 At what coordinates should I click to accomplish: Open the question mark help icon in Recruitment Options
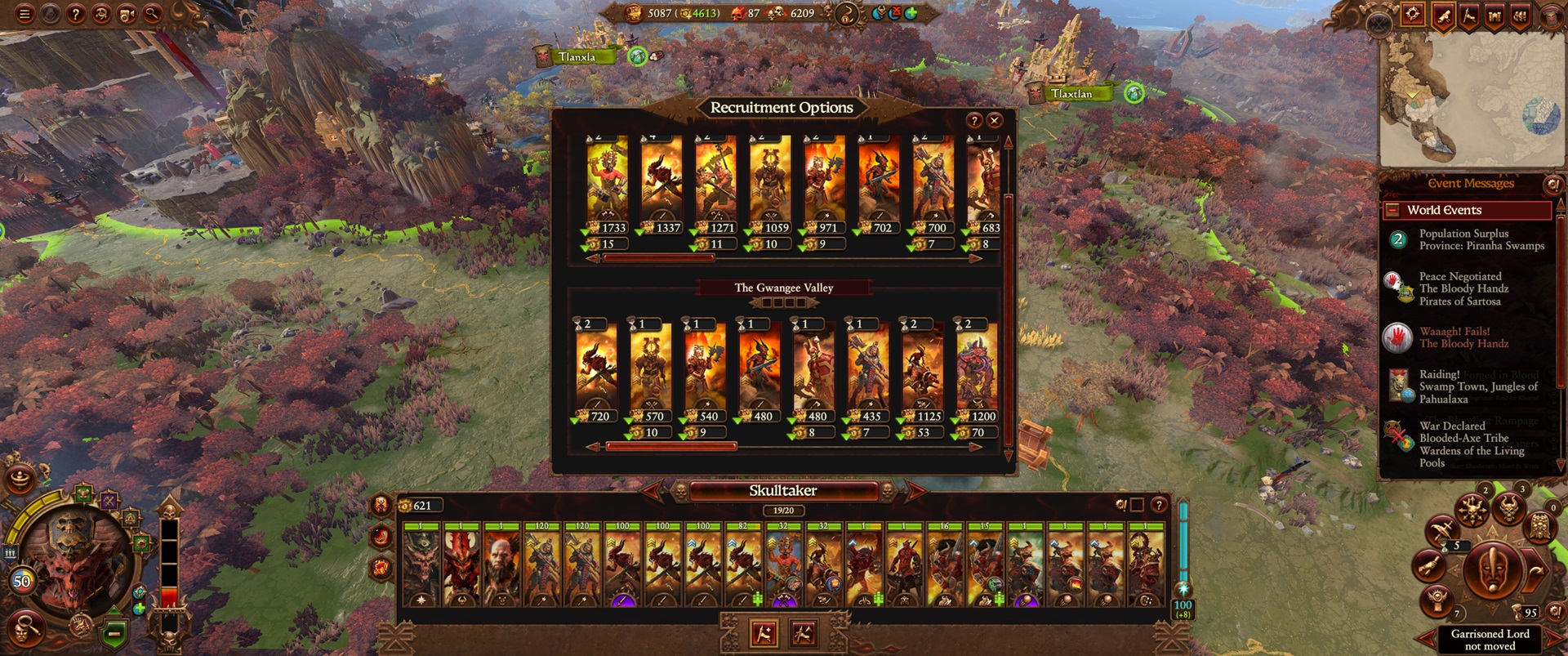point(975,121)
